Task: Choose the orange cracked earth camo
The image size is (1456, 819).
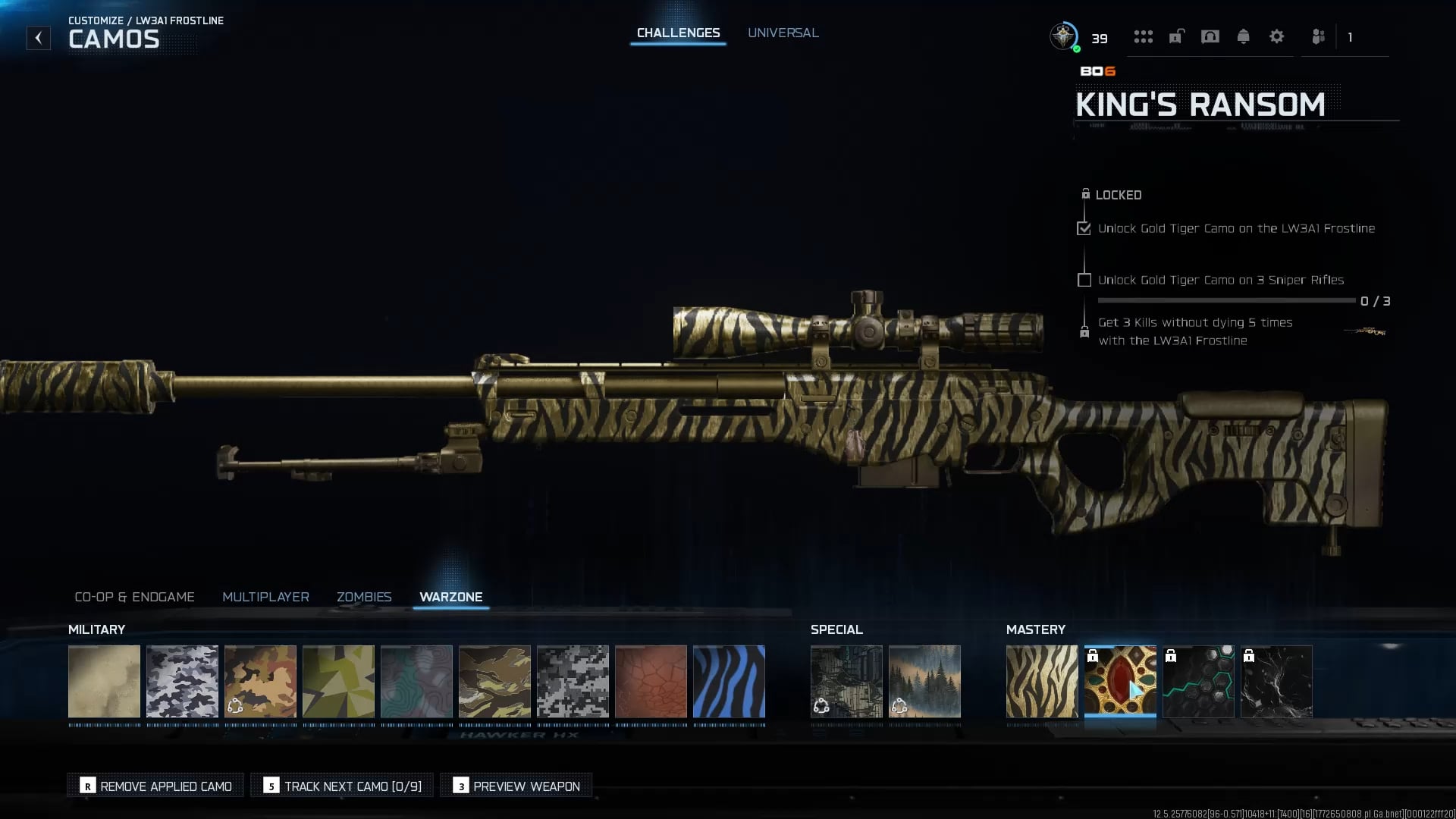Action: pos(651,681)
